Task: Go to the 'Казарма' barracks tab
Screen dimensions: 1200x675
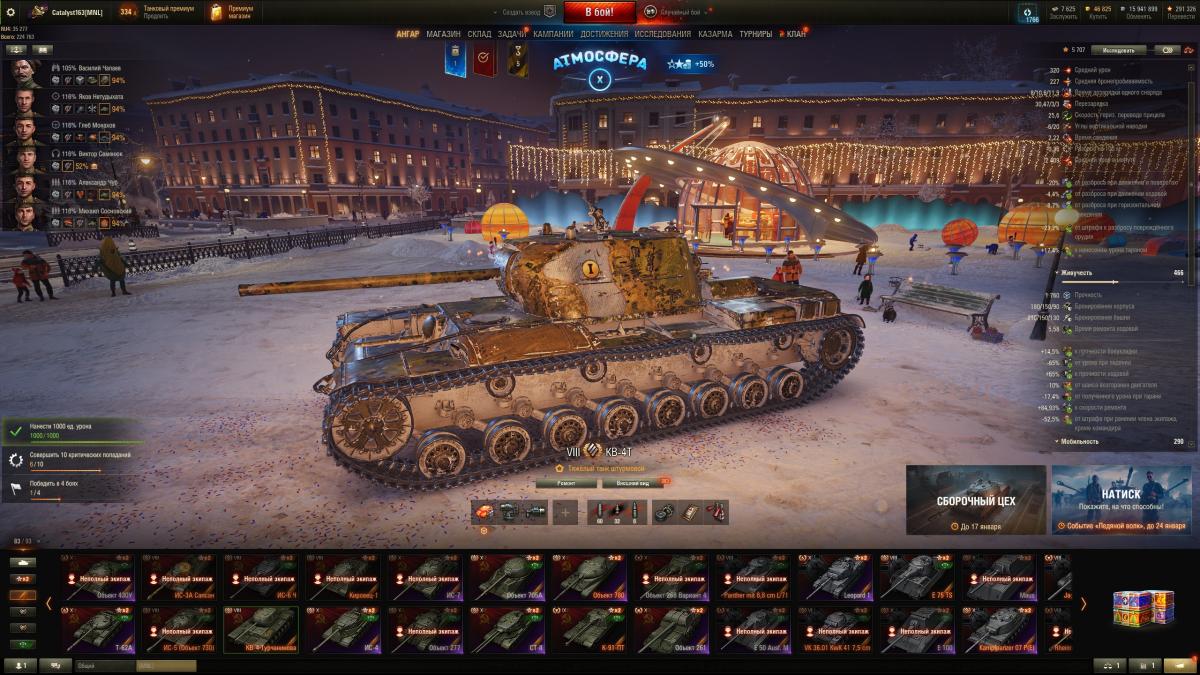Action: [x=715, y=34]
